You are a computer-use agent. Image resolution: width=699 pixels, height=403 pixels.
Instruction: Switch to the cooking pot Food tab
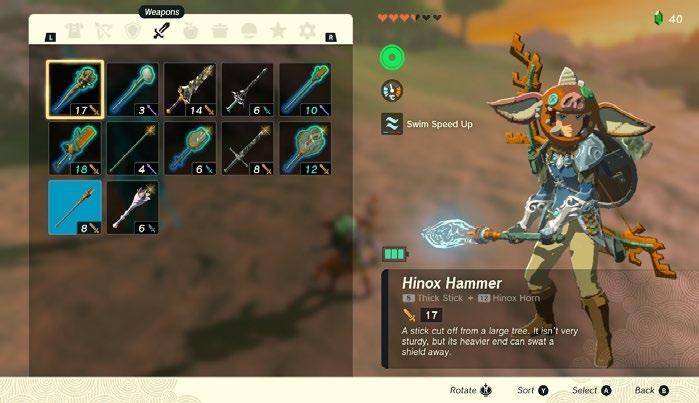(219, 31)
